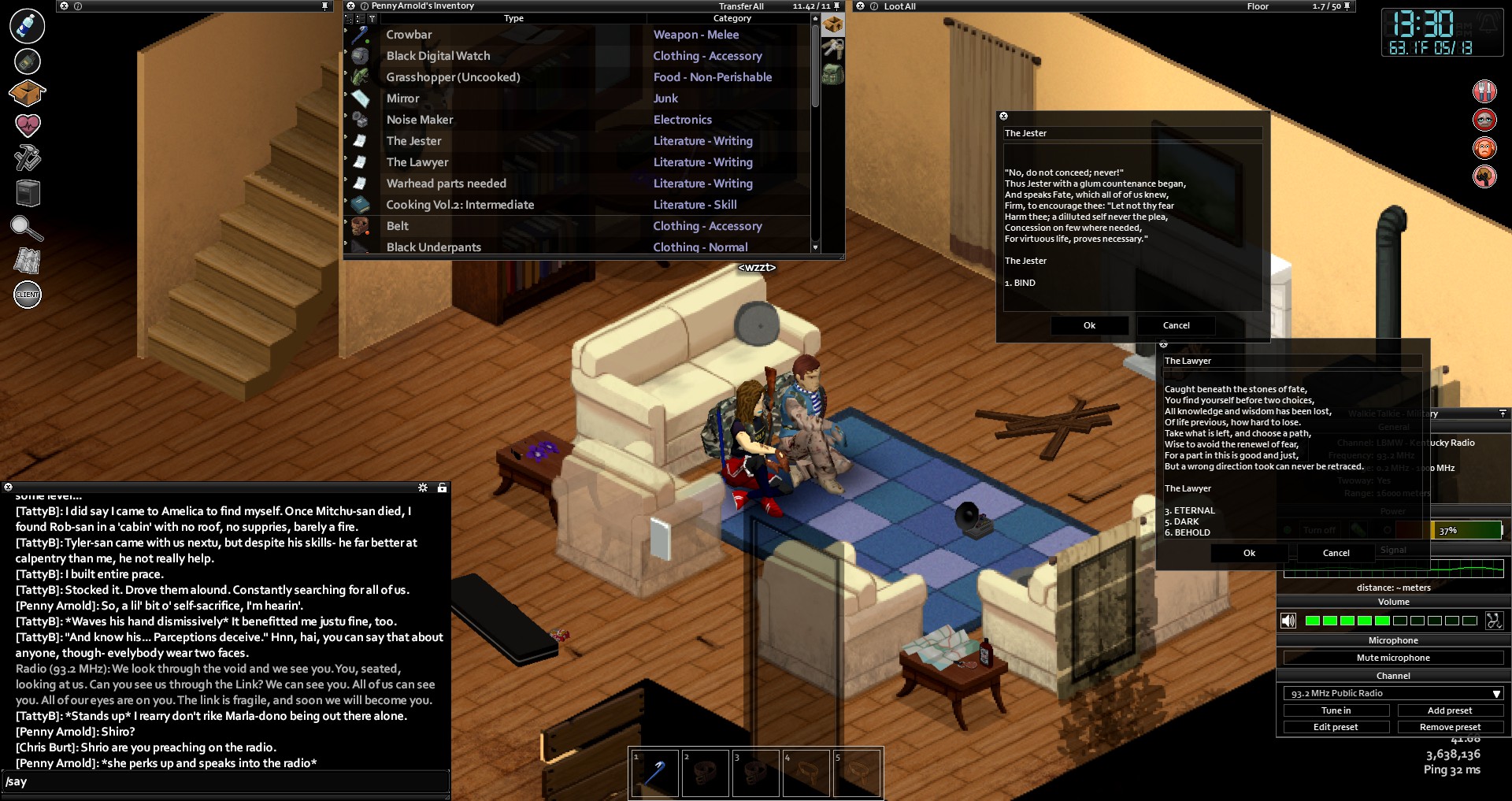Viewport: 1512px width, 801px height.
Task: Open the magnifying glass search icon
Action: point(26,228)
